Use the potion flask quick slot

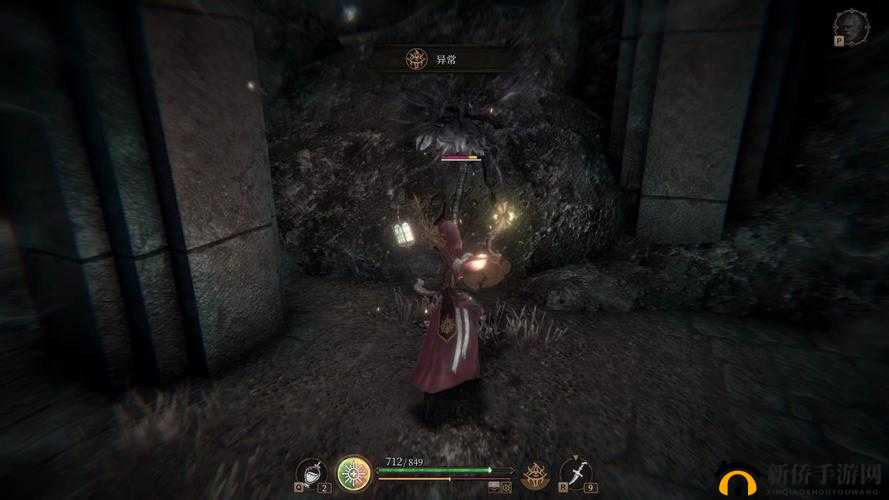(x=312, y=472)
